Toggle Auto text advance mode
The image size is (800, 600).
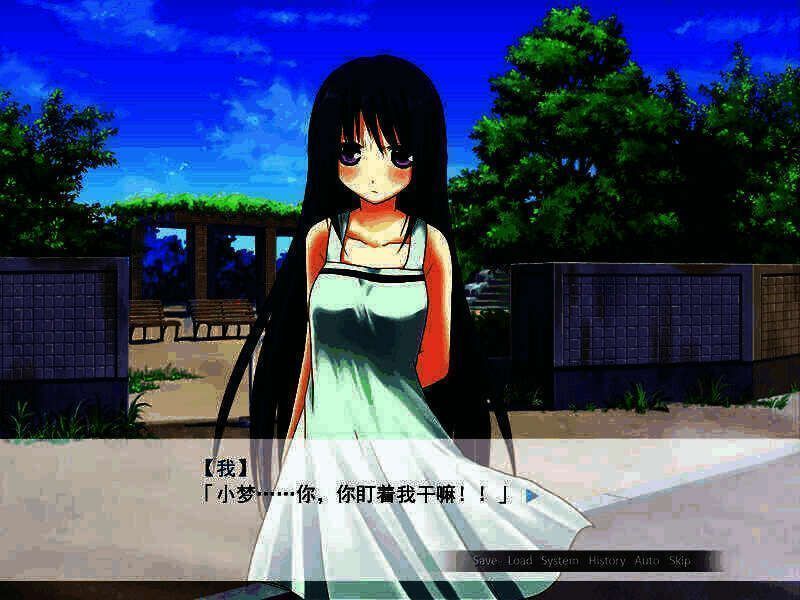pos(644,561)
